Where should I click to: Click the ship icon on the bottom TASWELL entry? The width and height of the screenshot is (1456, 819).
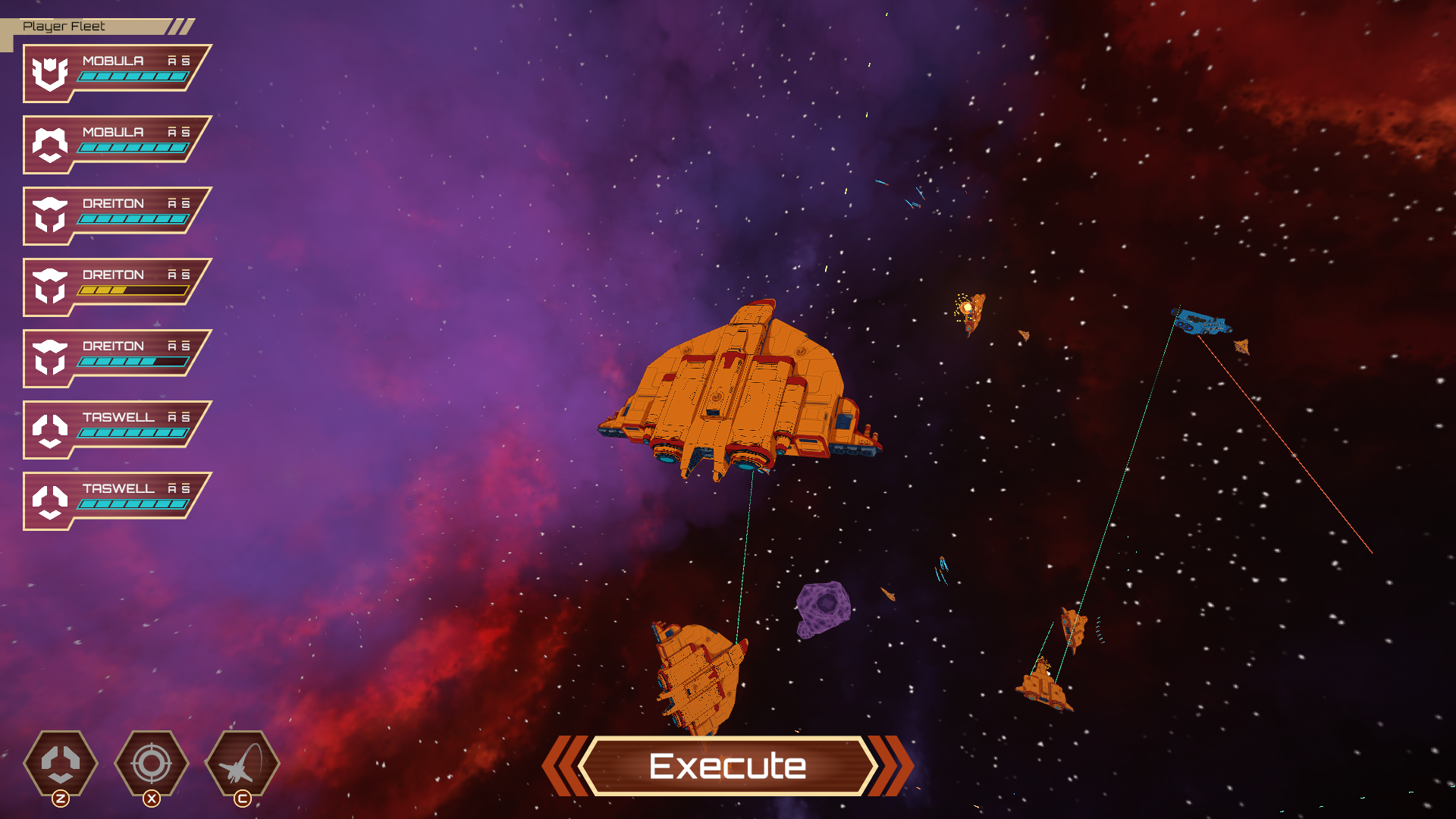[x=50, y=500]
